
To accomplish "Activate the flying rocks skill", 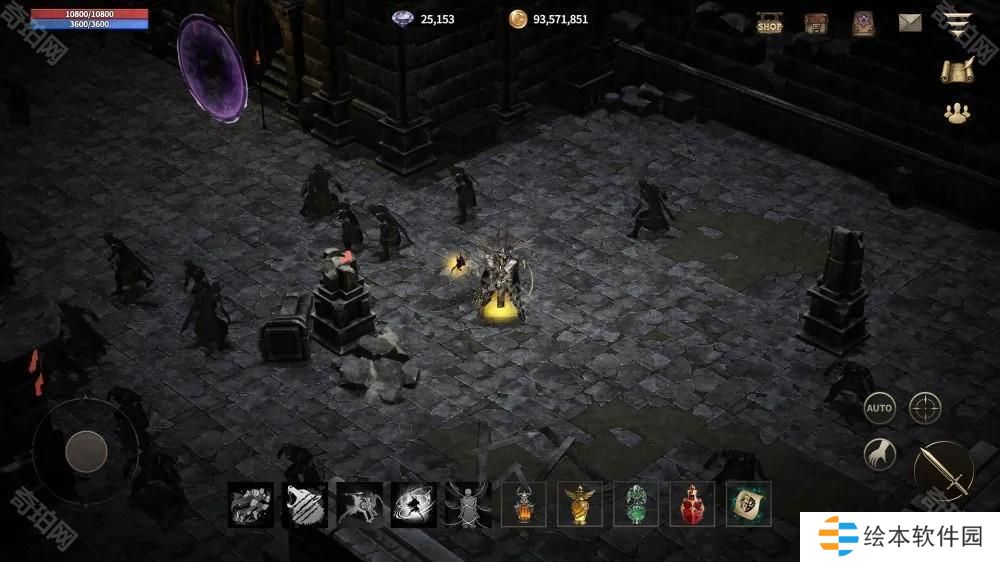I will [251, 505].
